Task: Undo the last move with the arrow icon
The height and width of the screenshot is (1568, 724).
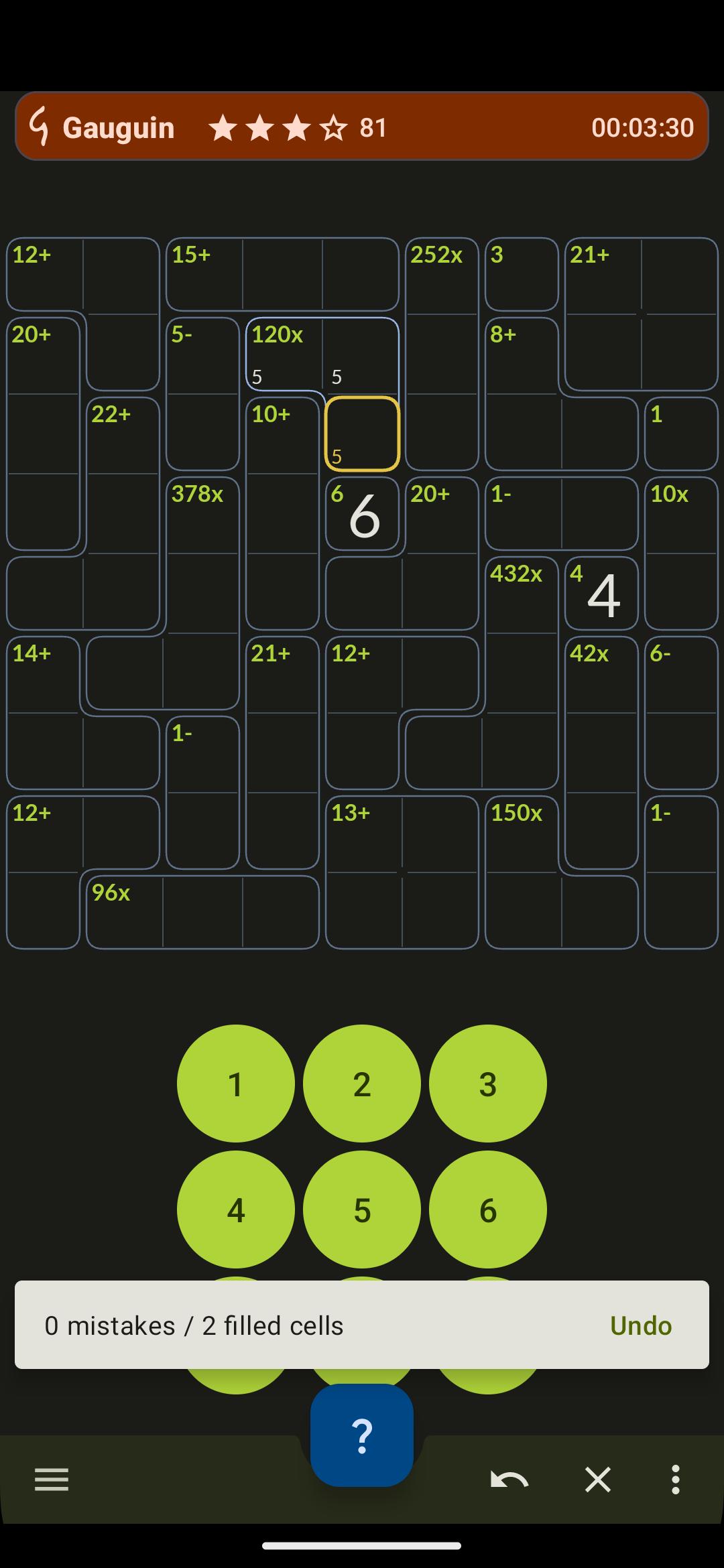Action: click(509, 1480)
